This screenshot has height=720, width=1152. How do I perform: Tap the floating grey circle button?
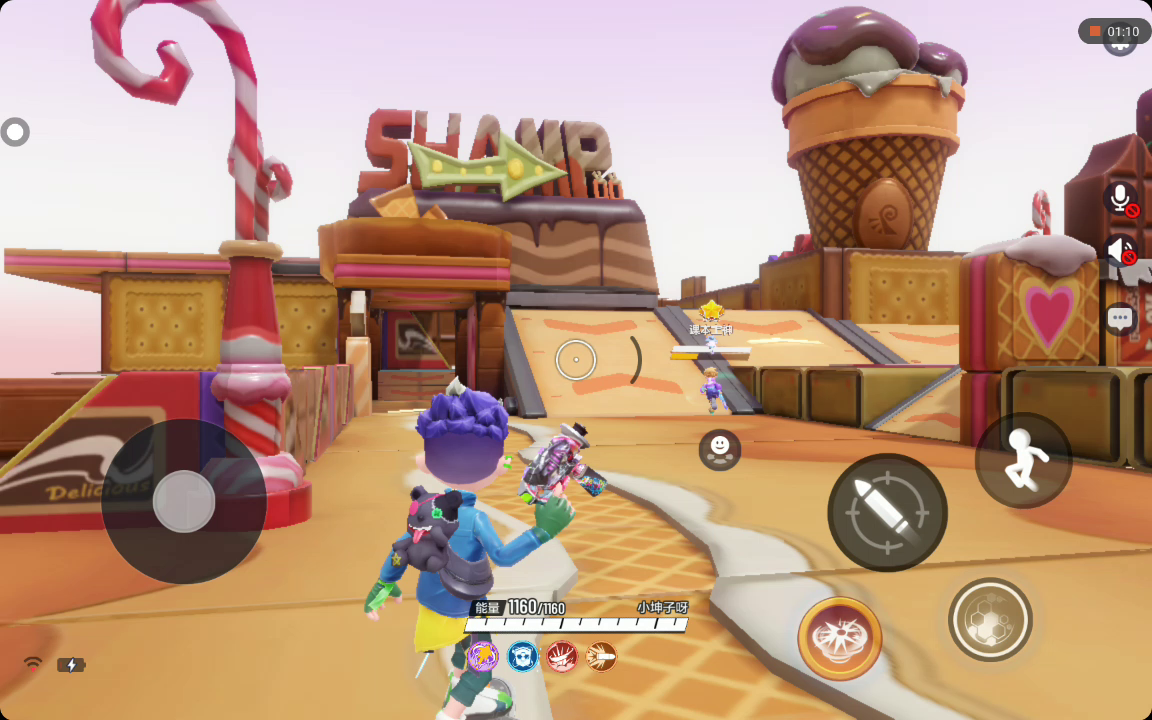click(x=15, y=132)
